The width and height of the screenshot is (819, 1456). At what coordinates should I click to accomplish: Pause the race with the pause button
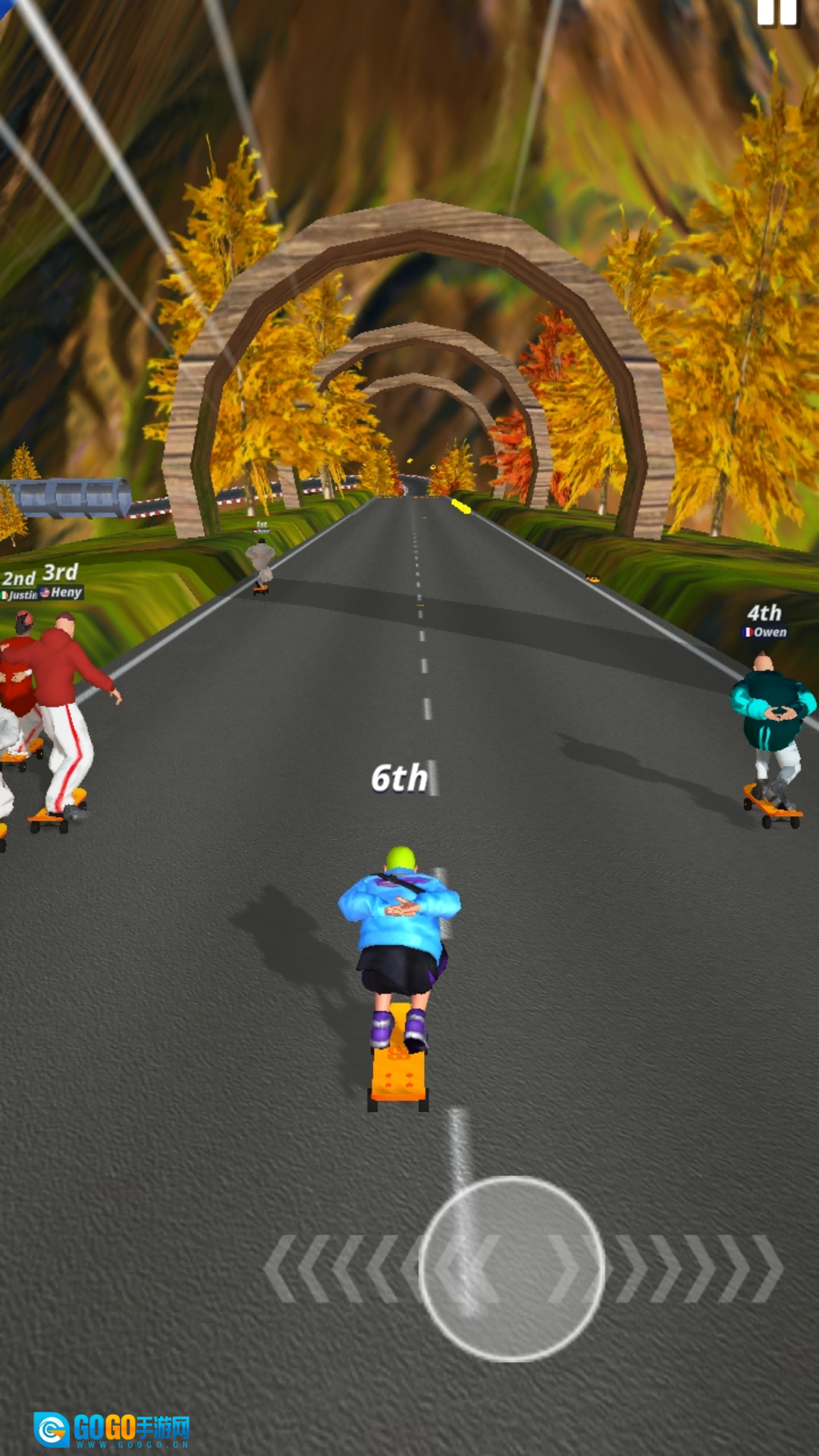click(x=777, y=12)
